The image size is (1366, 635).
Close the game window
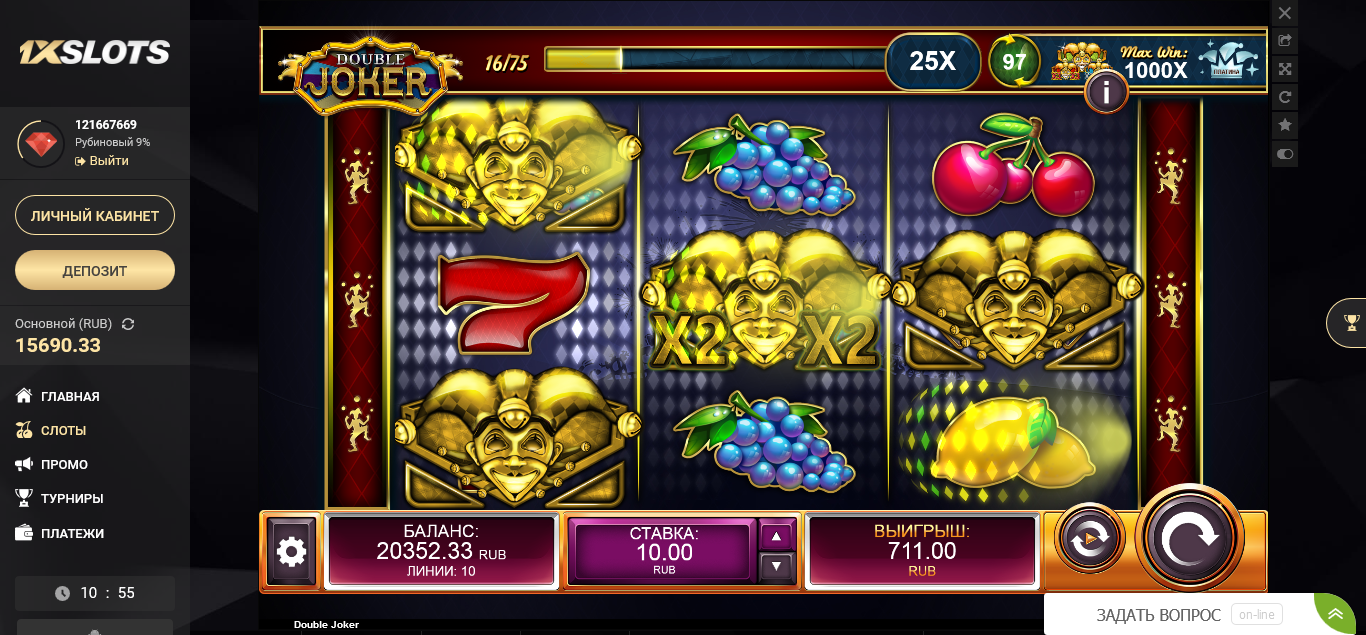click(1285, 13)
